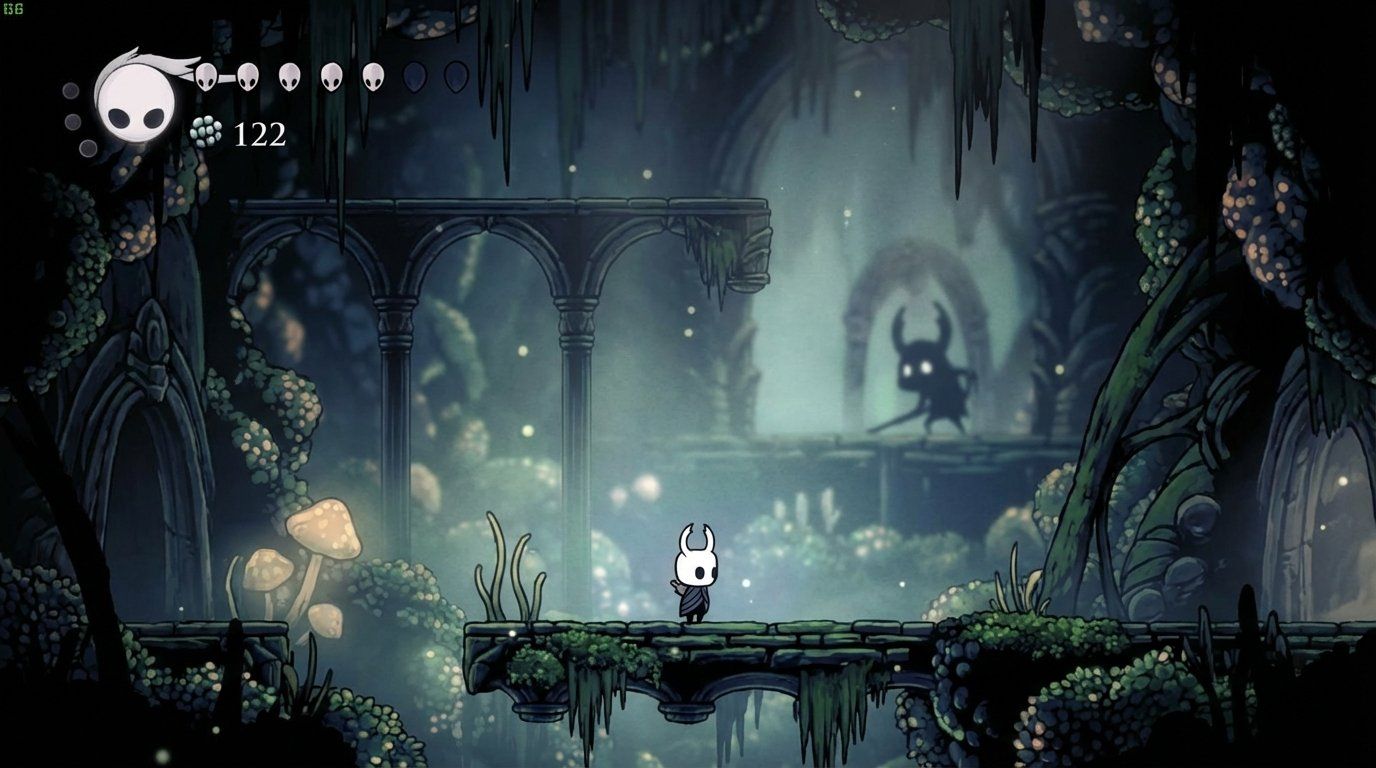Click the green FPS counter in the corner
Viewport: 1376px width, 768px height.
pos(13,7)
